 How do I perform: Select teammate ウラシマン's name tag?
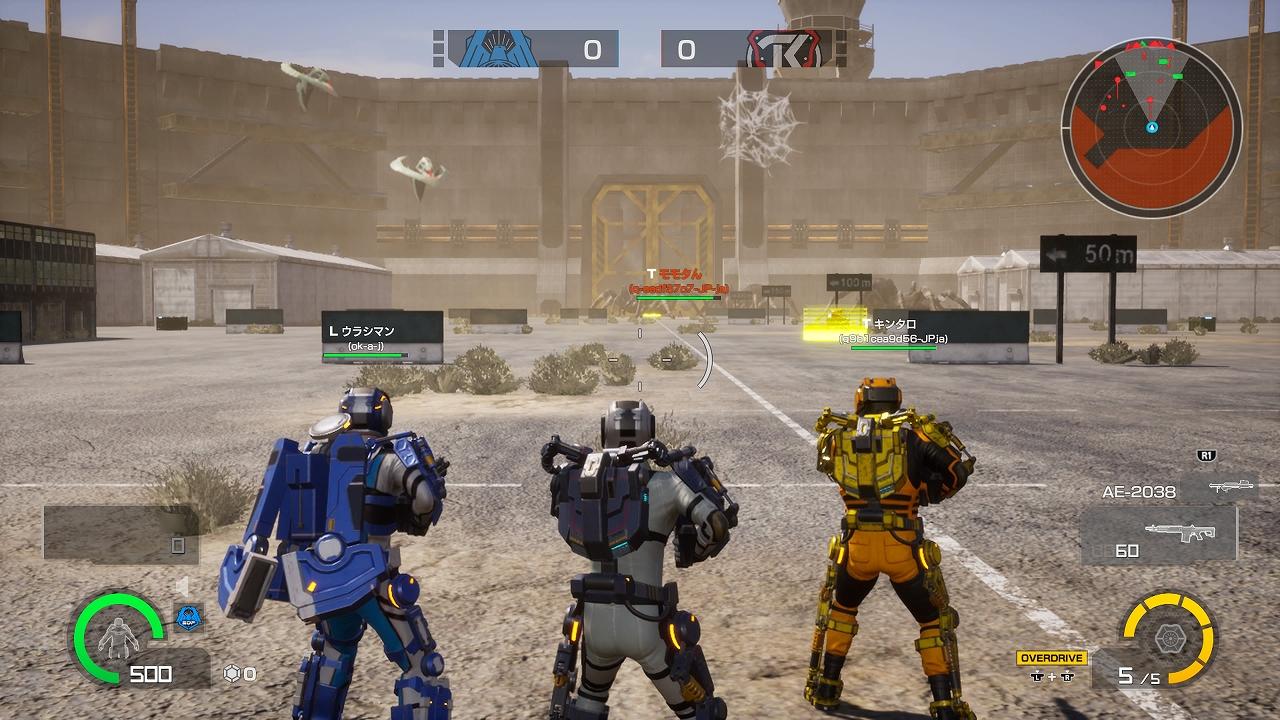369,331
